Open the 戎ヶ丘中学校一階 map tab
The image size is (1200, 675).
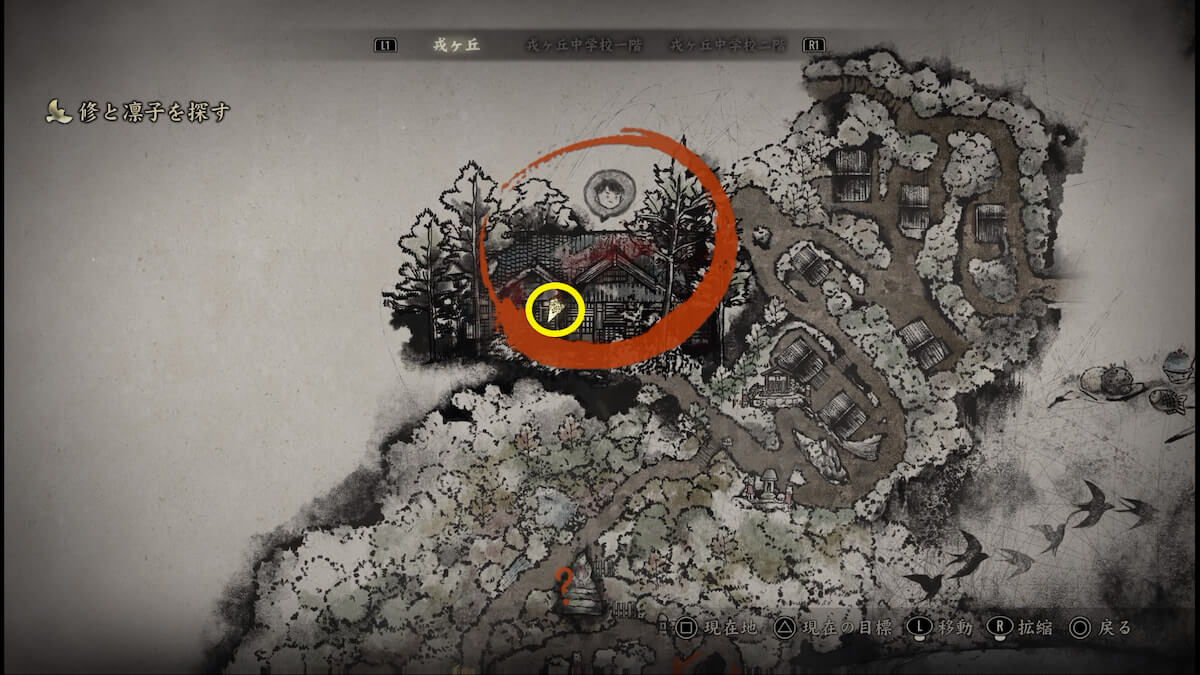click(584, 46)
